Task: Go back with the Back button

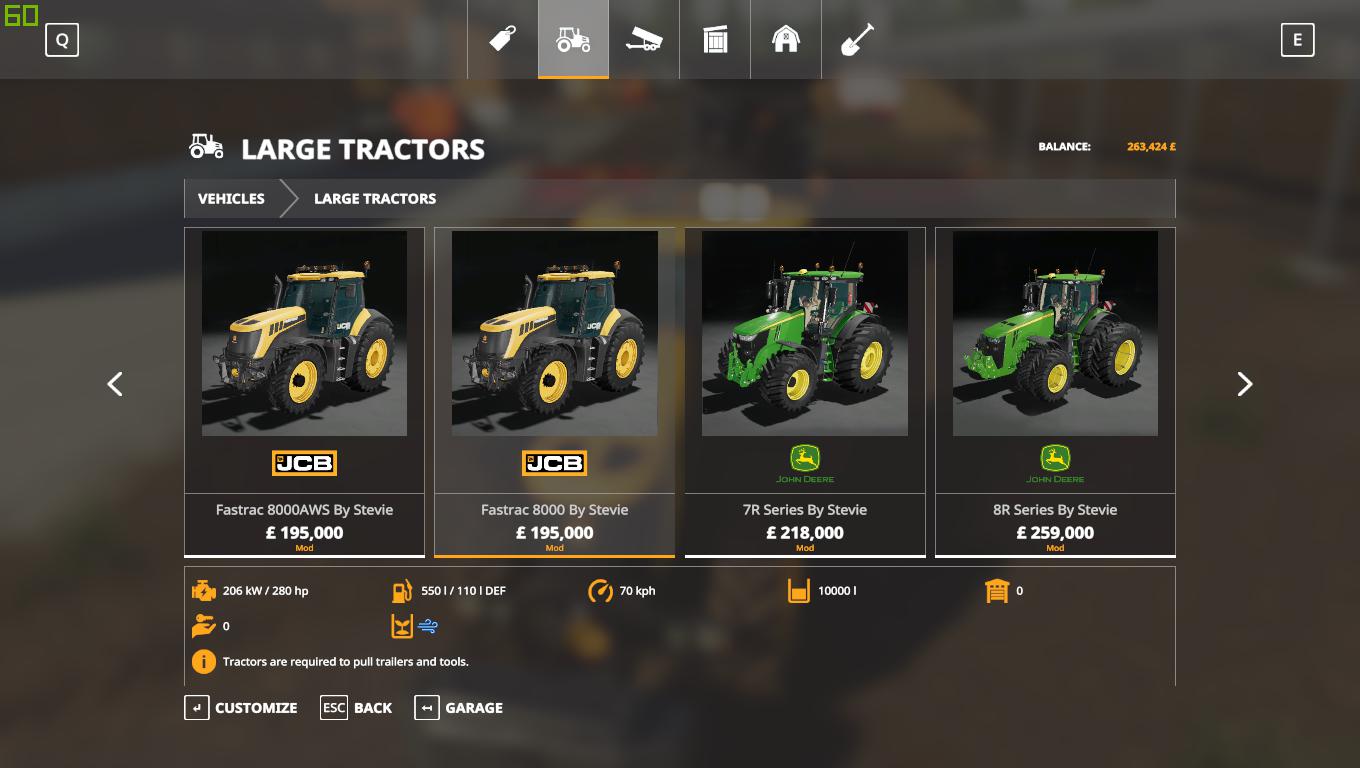Action: click(x=356, y=708)
